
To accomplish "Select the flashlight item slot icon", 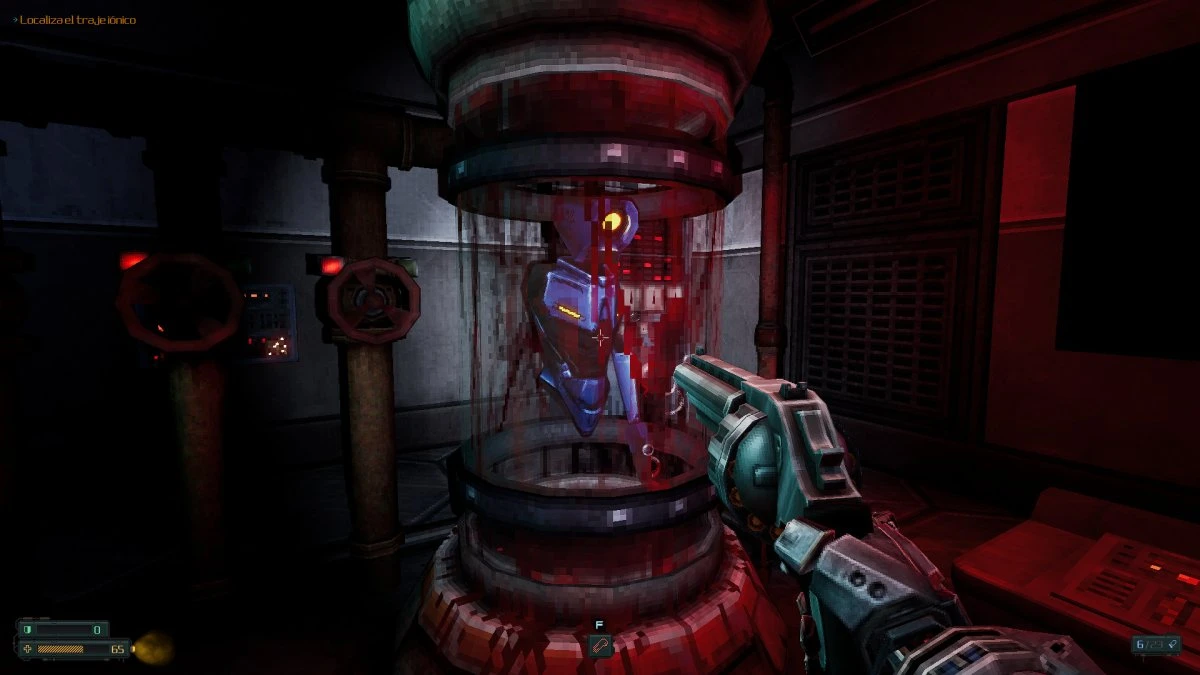I will [x=600, y=645].
